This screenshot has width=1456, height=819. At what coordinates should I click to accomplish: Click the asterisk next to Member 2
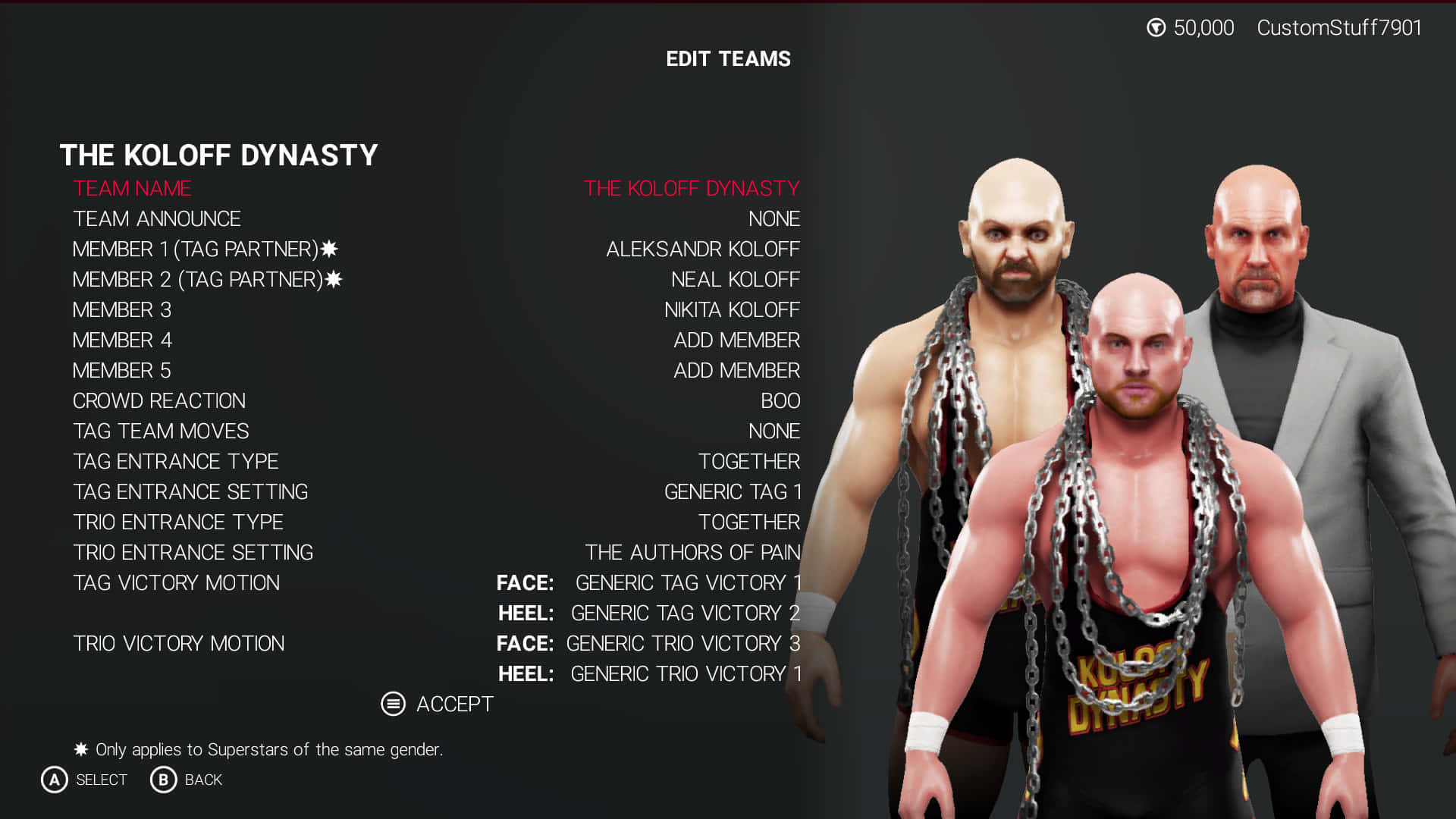(x=334, y=278)
